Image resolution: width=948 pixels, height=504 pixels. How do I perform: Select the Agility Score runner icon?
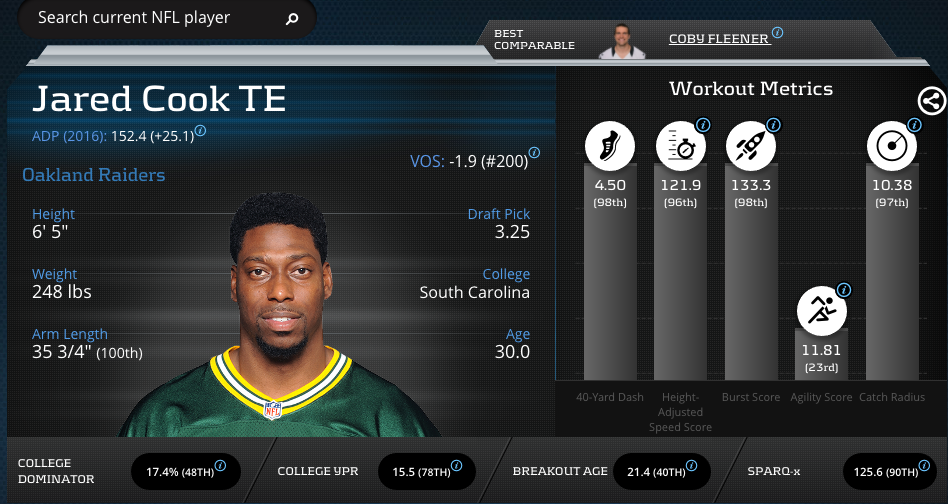(x=821, y=311)
